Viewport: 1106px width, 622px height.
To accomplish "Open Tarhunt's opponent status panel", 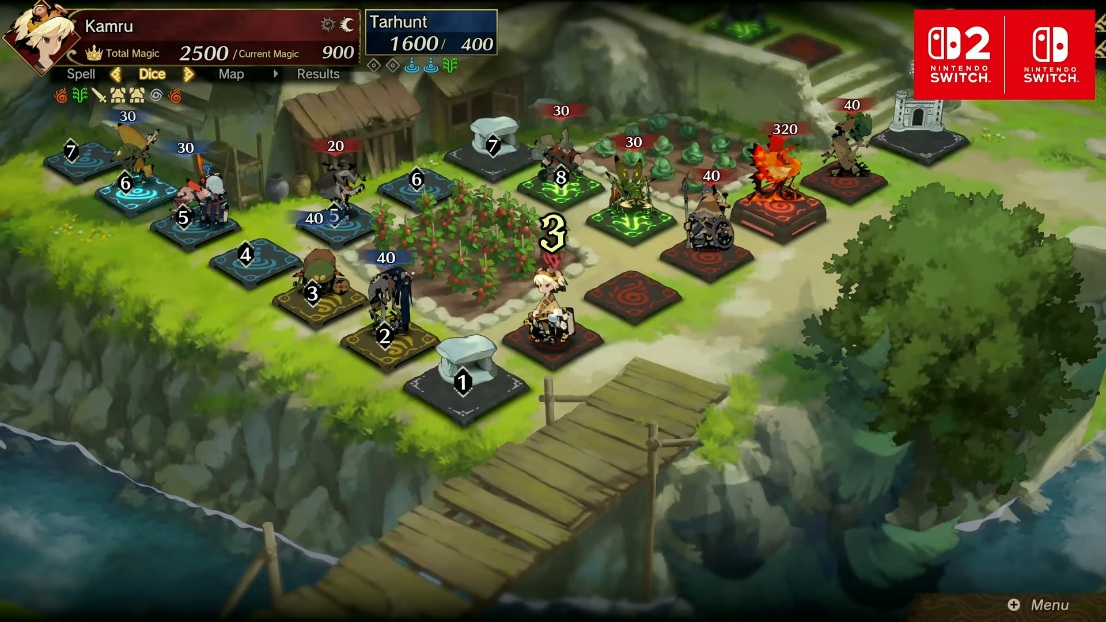I will 431,33.
